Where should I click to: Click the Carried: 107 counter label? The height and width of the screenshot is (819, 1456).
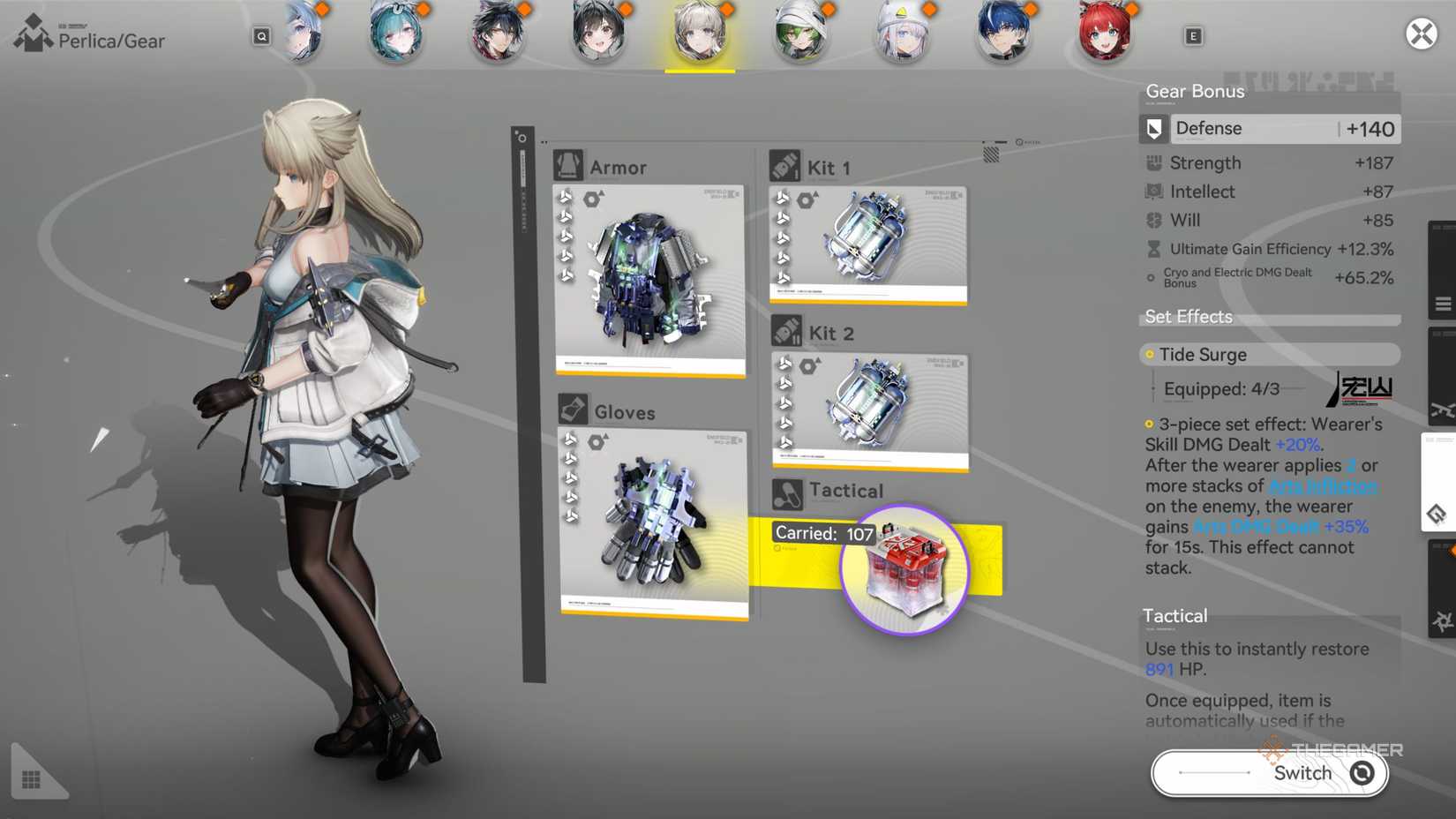tap(822, 533)
